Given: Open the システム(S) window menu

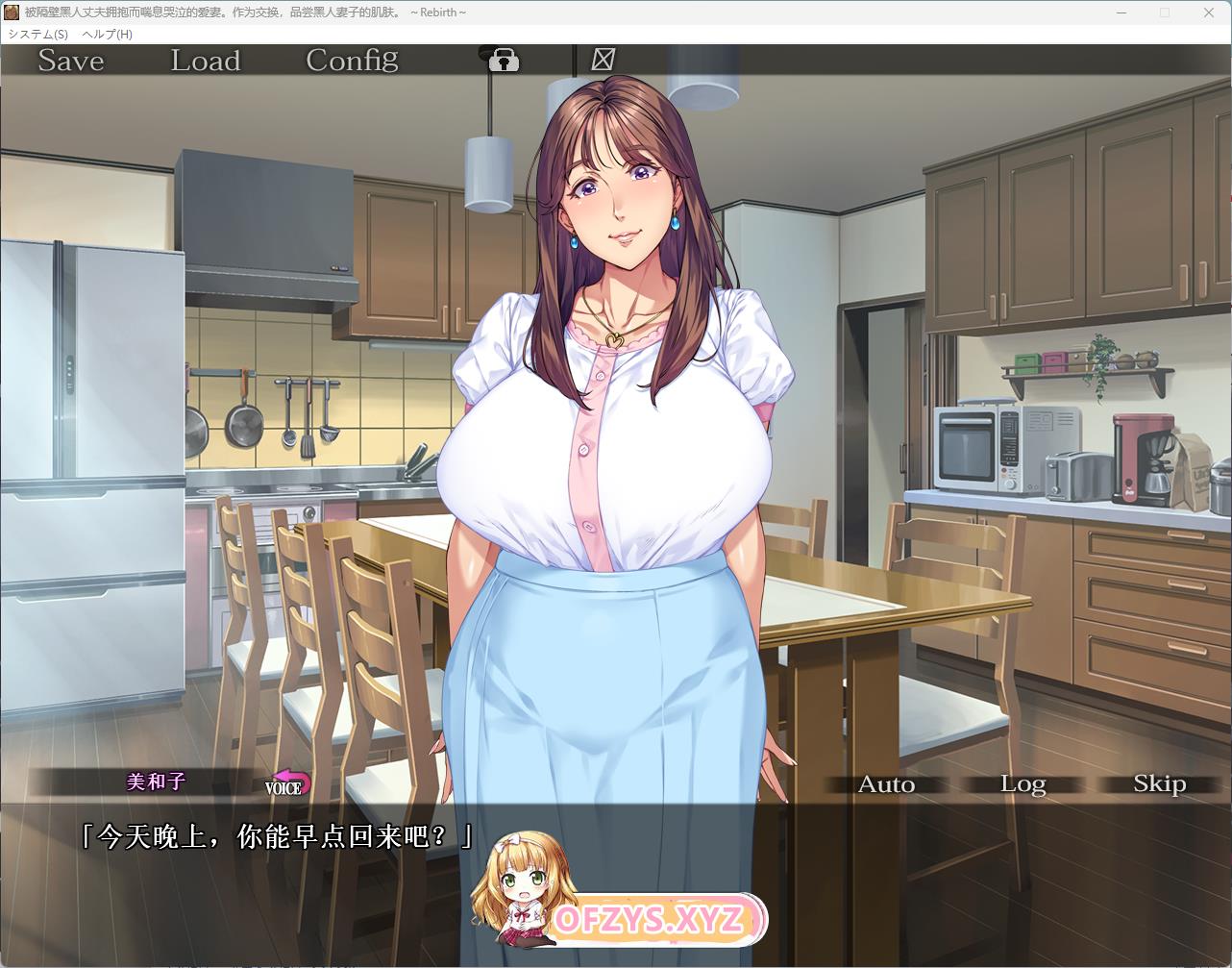Looking at the screenshot, I should click(38, 34).
